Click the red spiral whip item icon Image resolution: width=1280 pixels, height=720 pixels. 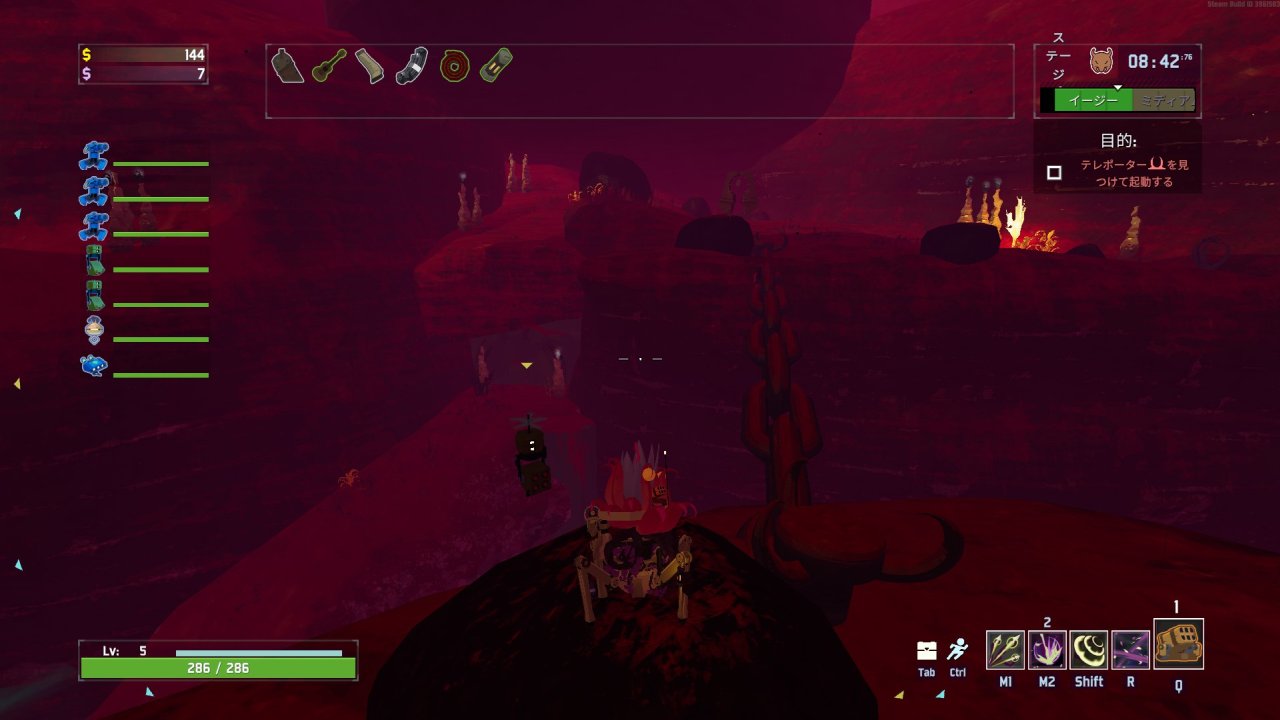pos(454,66)
